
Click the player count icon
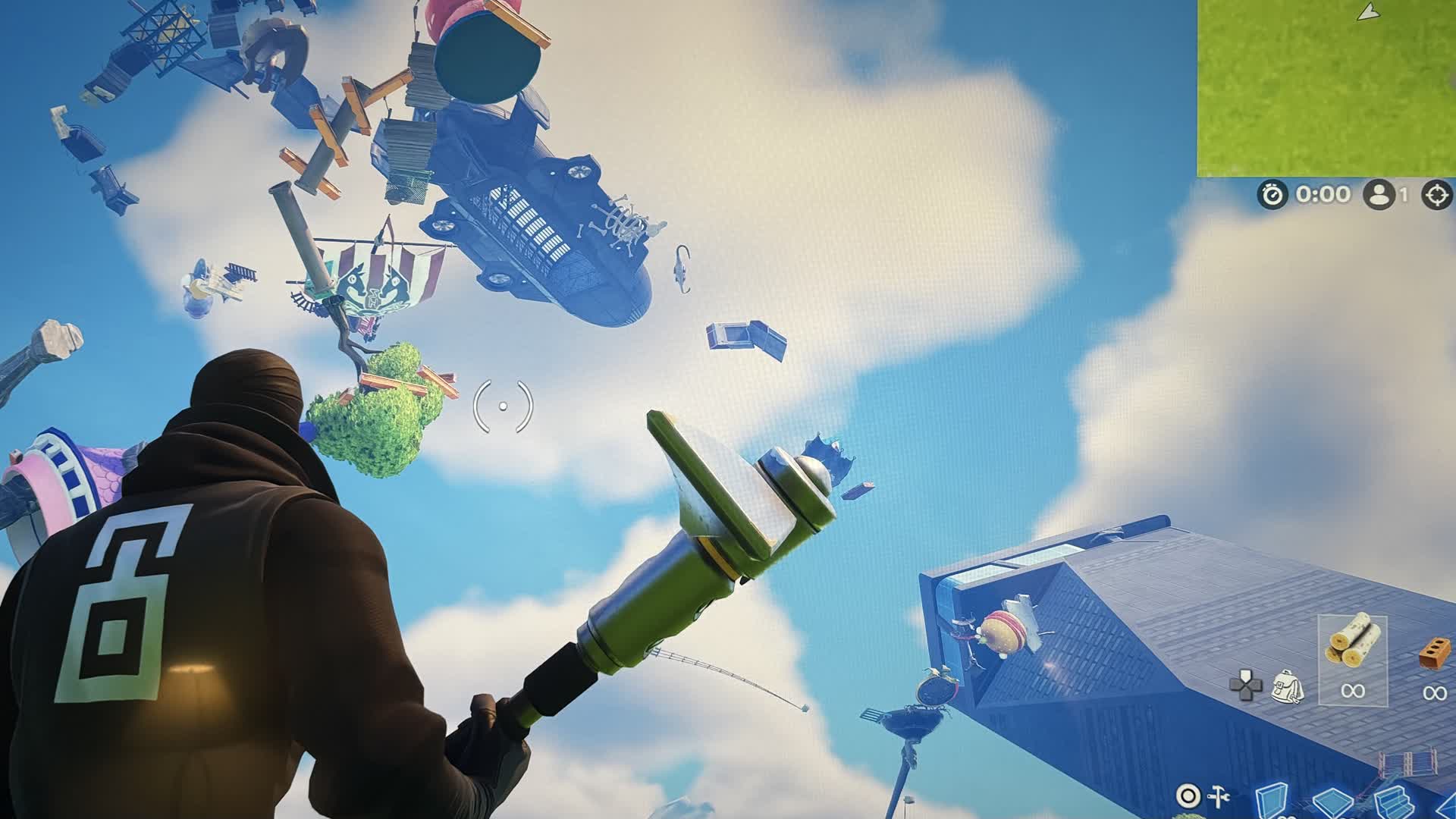tap(1379, 194)
